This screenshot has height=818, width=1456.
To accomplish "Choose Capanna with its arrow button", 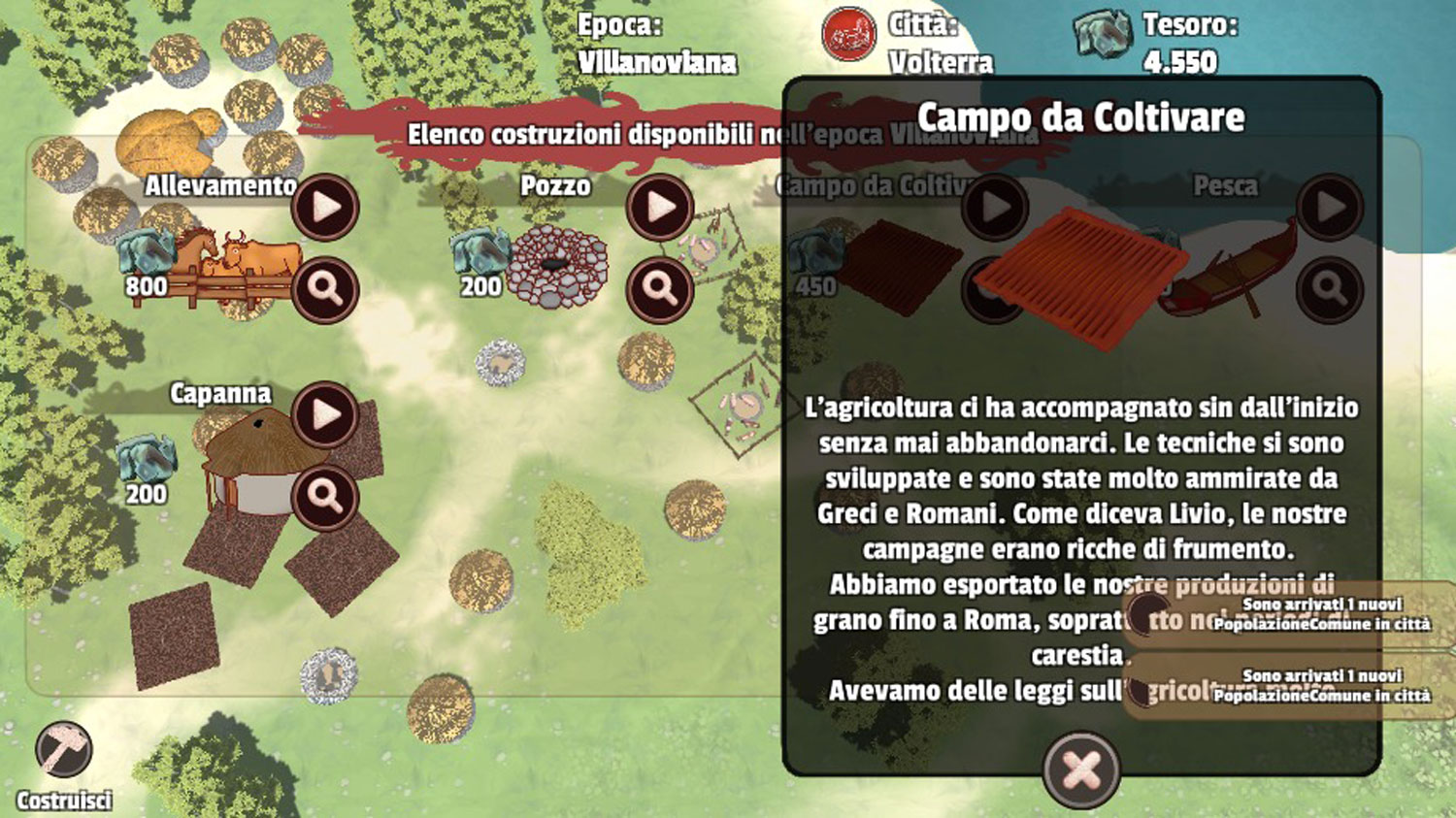I will (325, 414).
